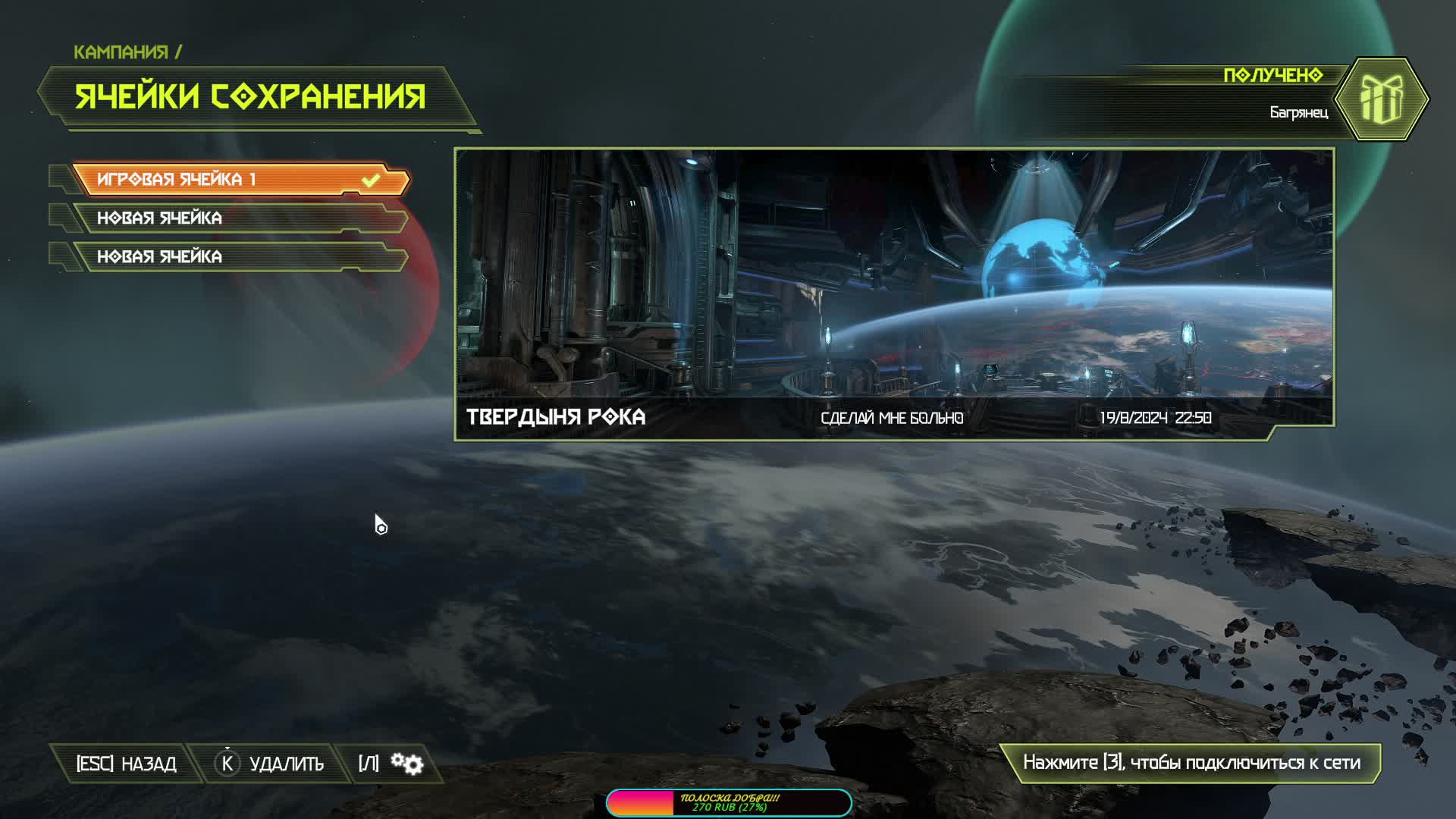The width and height of the screenshot is (1456, 819).
Task: Go back with the Назад button
Action: pos(126,764)
